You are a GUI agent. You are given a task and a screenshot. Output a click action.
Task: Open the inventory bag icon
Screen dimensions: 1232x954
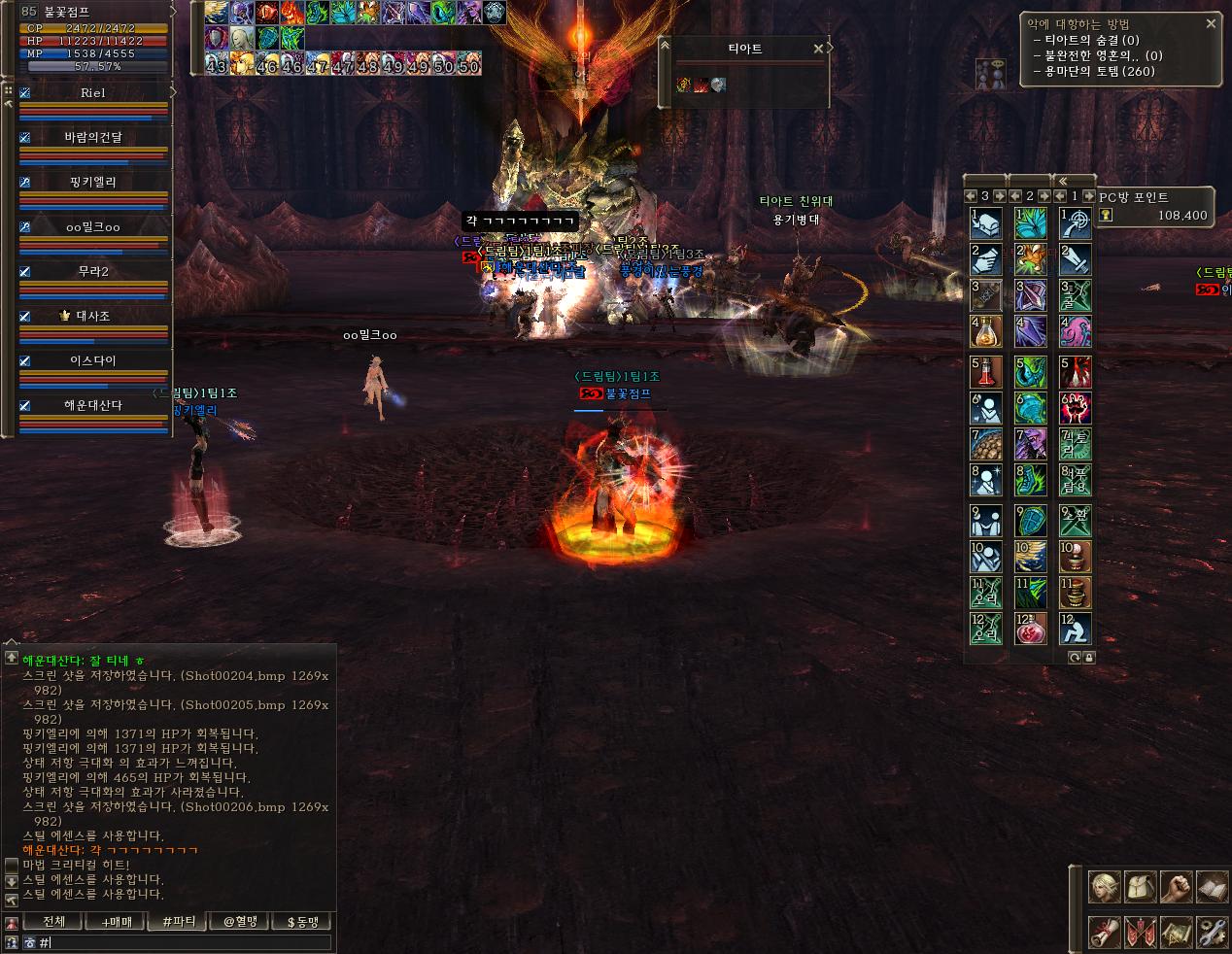[x=1140, y=886]
